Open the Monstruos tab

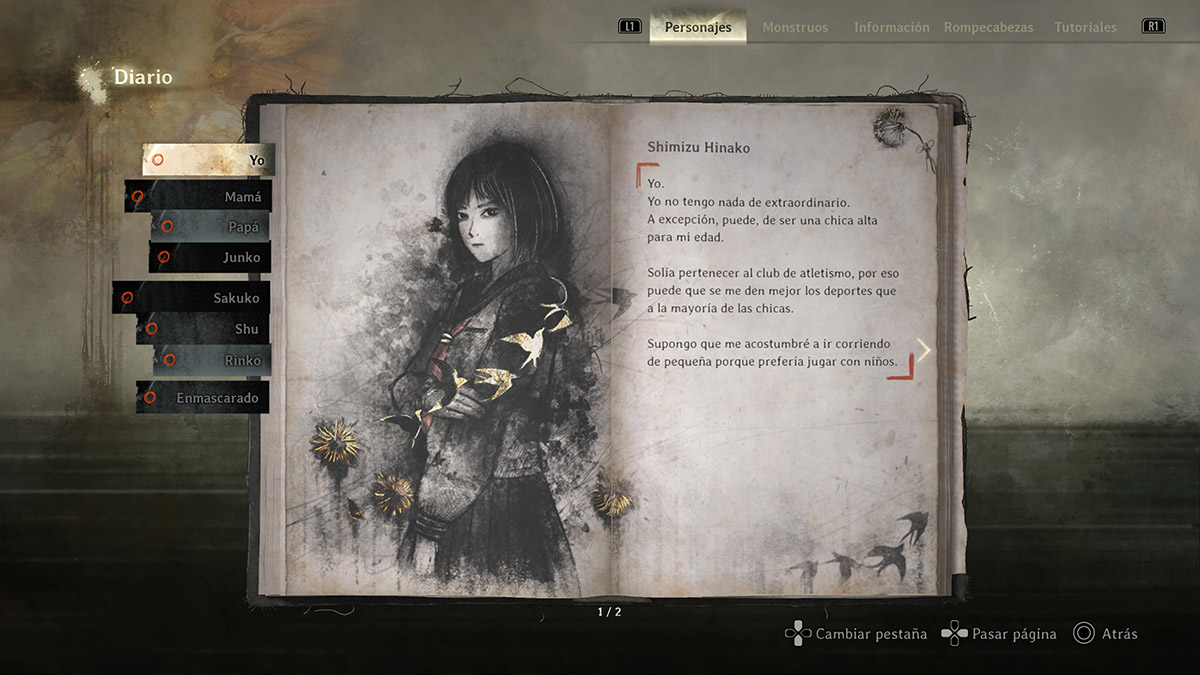(x=795, y=27)
